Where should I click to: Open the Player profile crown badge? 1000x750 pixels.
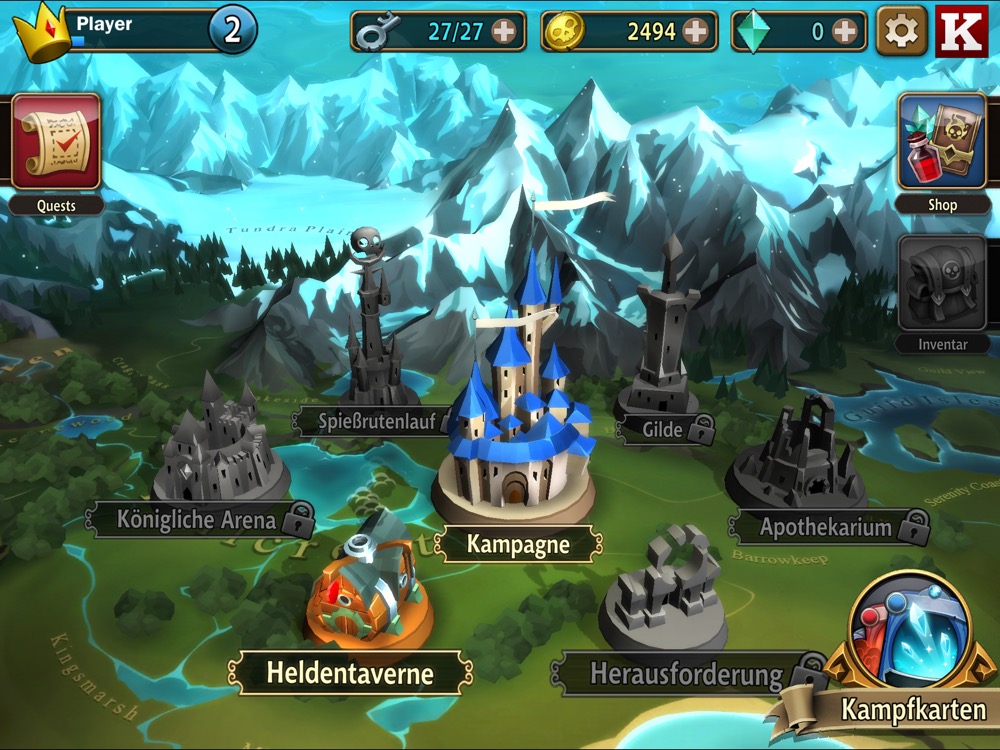42,31
